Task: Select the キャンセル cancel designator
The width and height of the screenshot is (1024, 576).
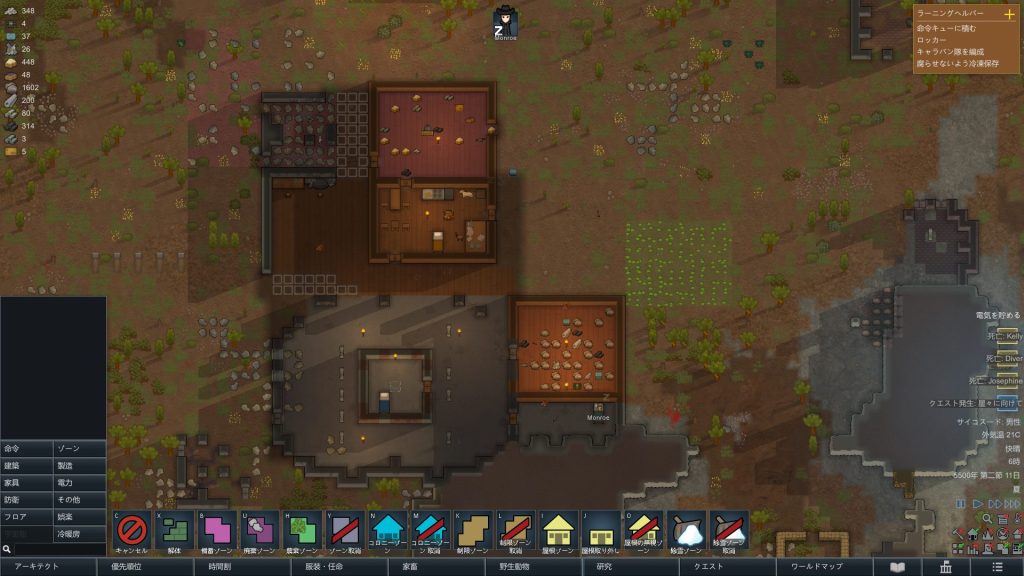Action: pos(132,530)
